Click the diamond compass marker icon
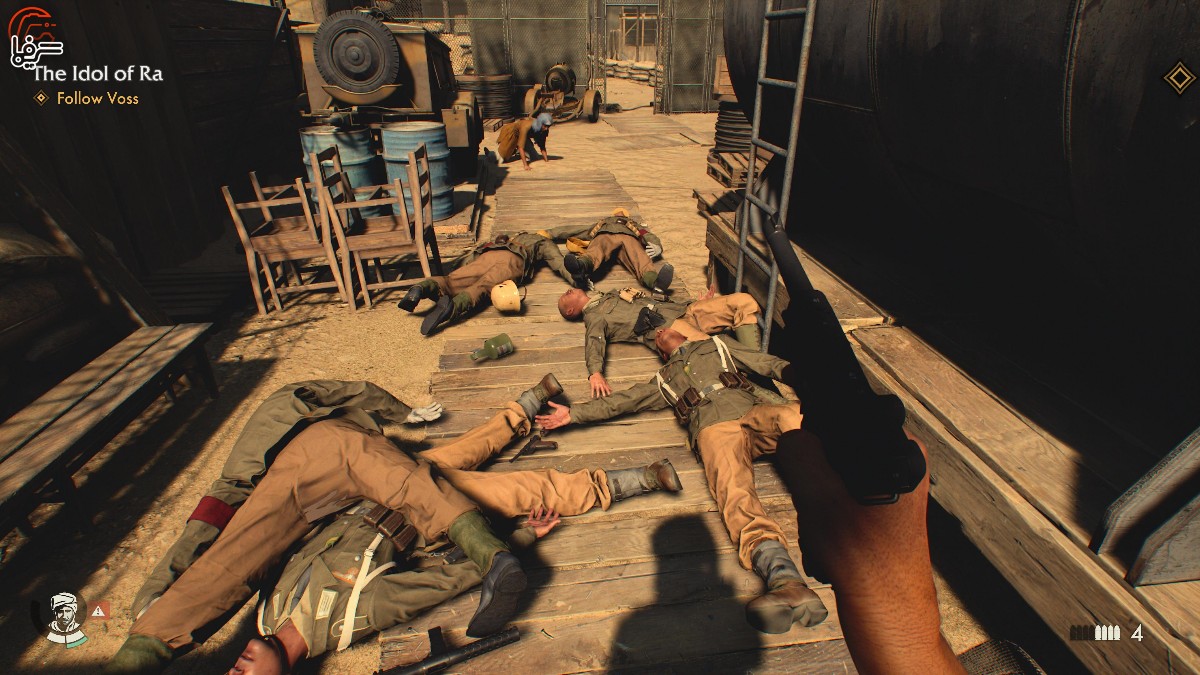Screen dimensions: 1200x675 click(1179, 78)
